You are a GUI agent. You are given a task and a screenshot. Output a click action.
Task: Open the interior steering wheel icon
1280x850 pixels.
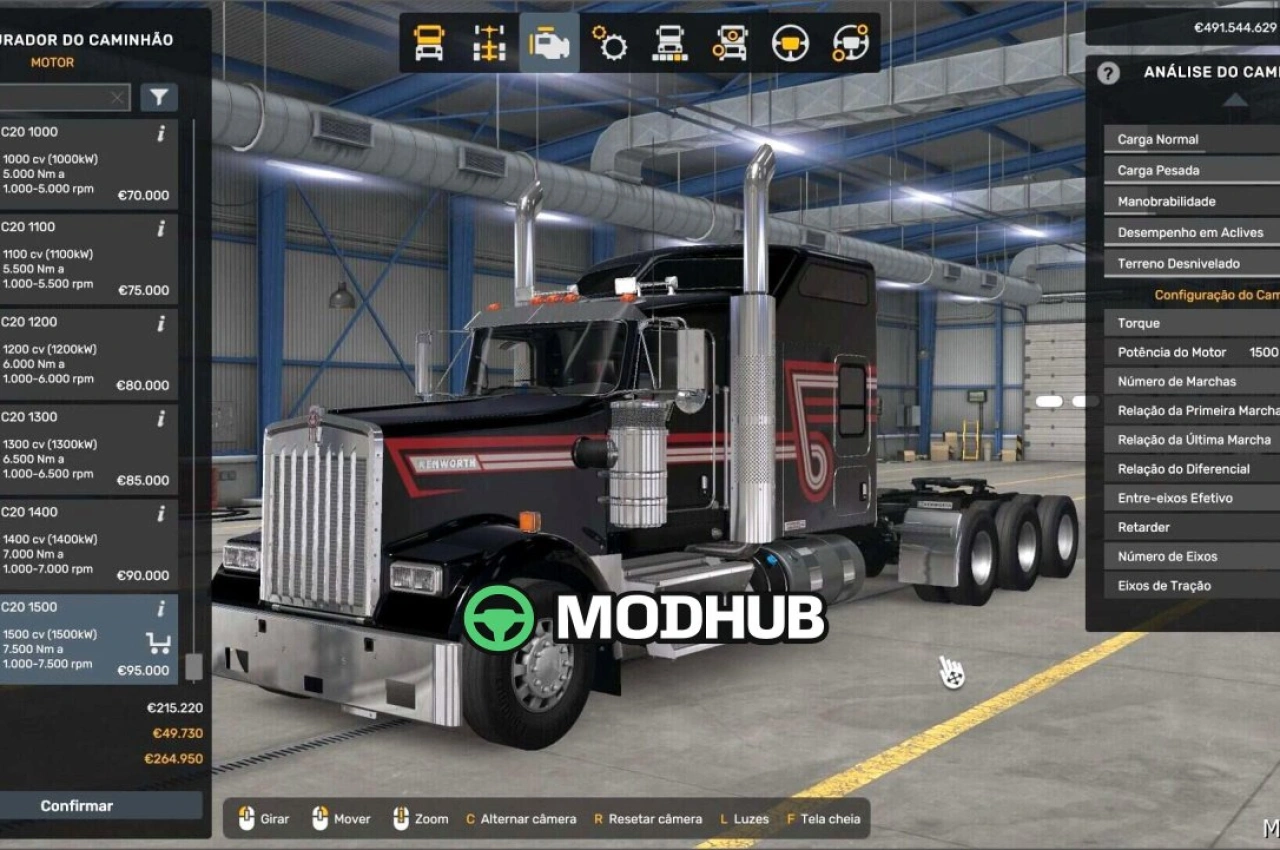788,42
